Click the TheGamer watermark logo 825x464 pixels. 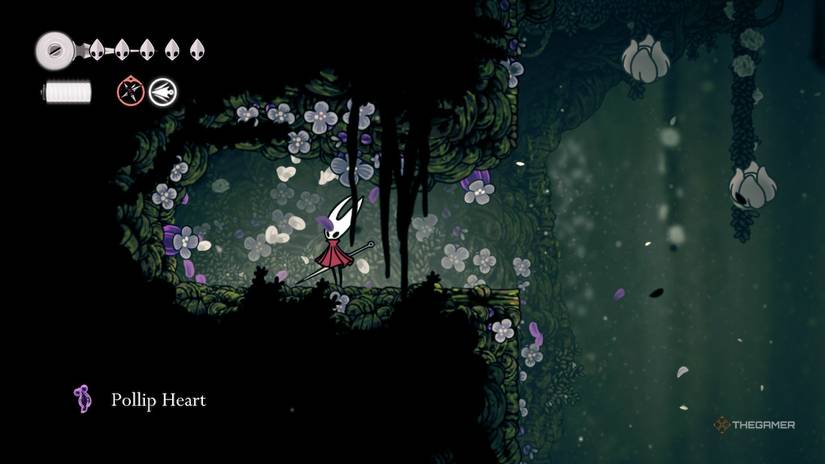pos(754,425)
